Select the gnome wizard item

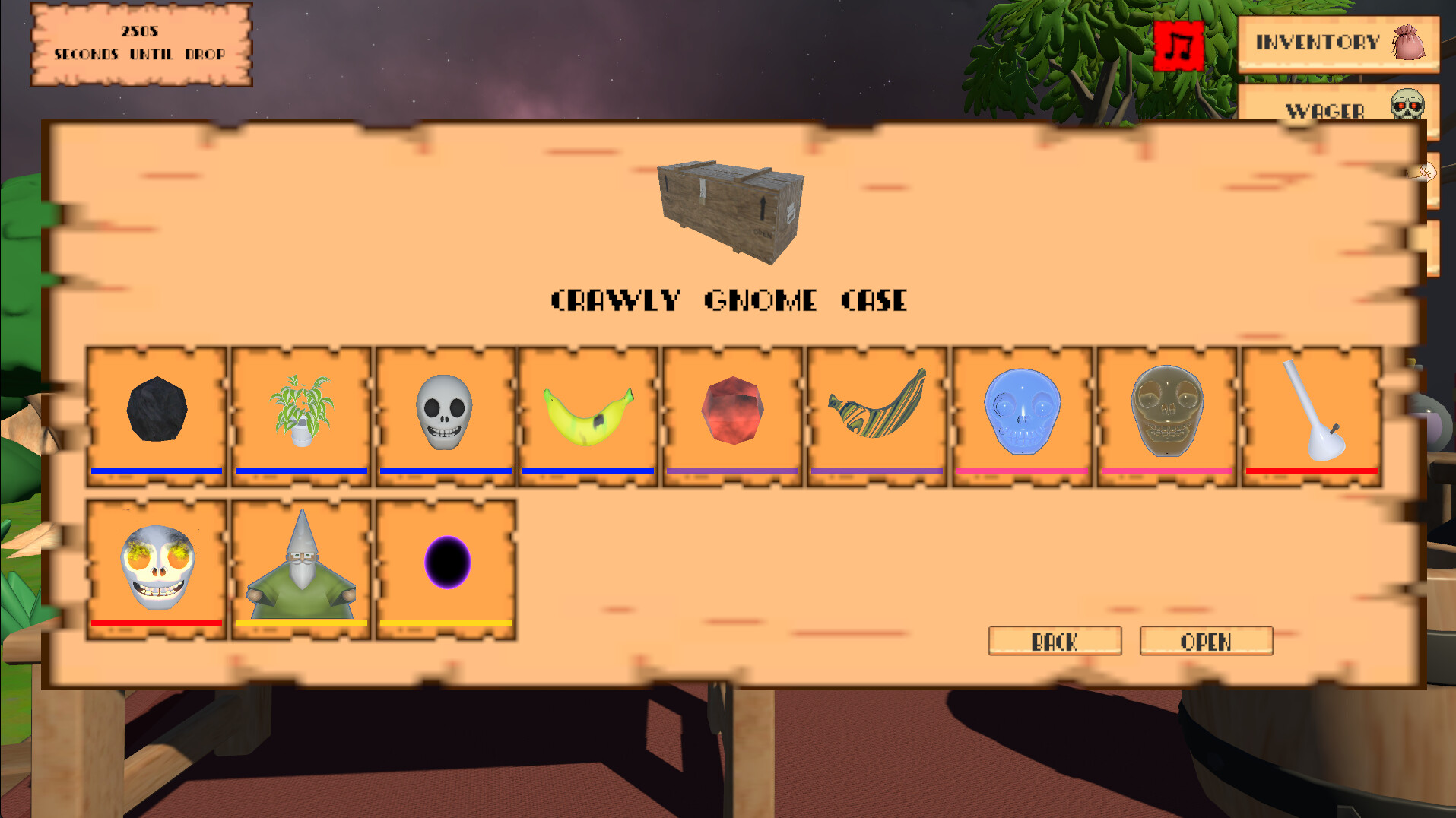(x=301, y=563)
